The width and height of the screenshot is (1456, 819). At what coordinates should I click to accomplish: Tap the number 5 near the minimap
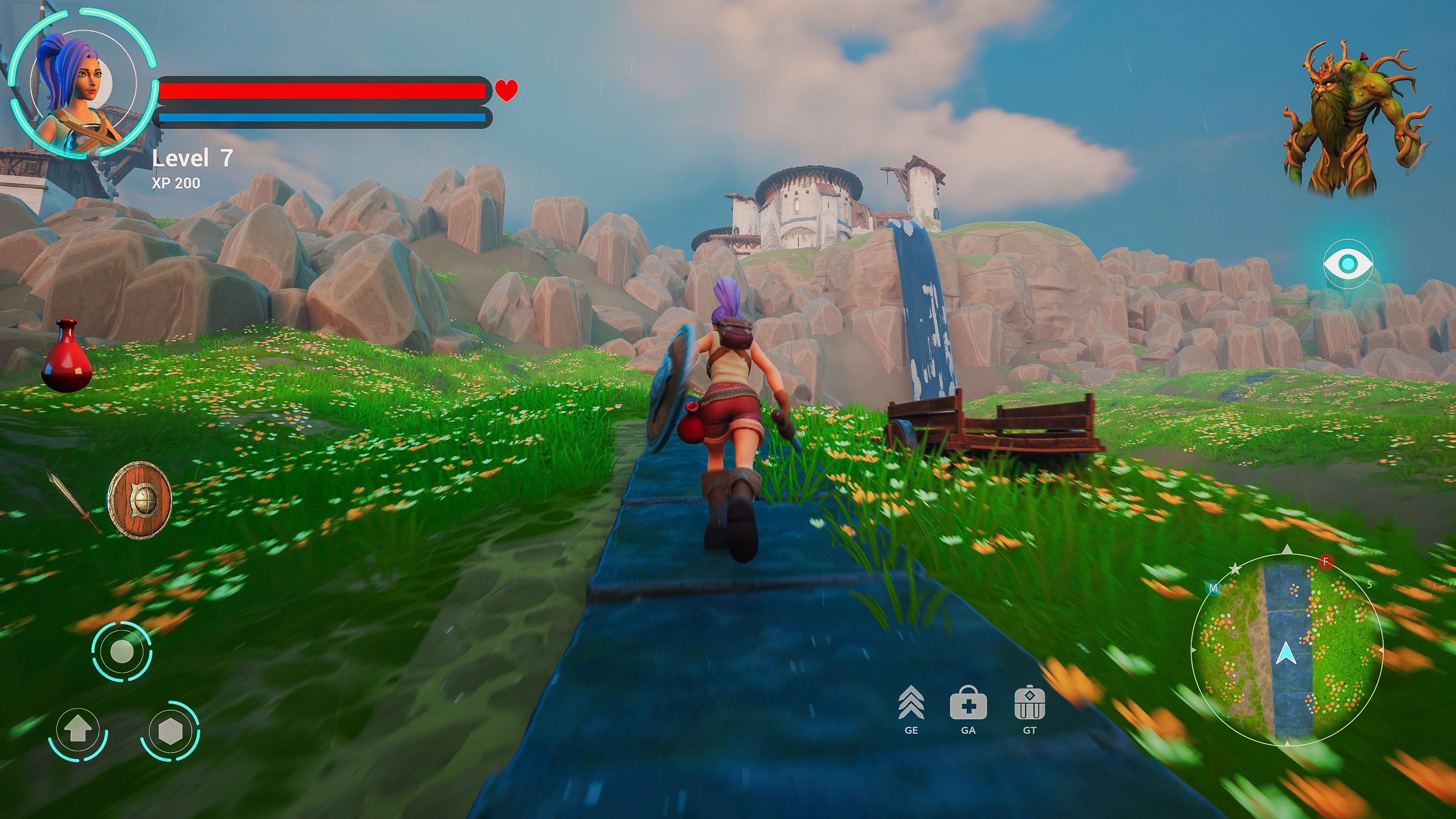(x=1370, y=584)
